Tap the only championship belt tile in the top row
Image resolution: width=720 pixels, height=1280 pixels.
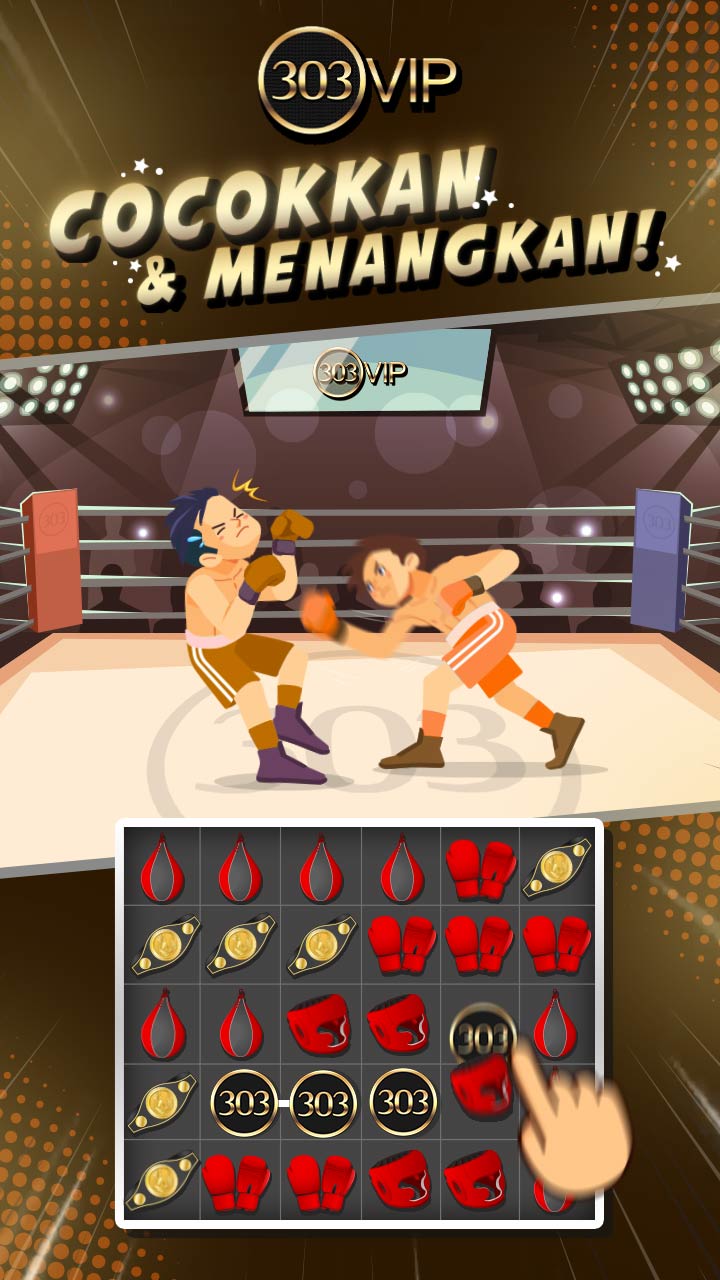[557, 866]
